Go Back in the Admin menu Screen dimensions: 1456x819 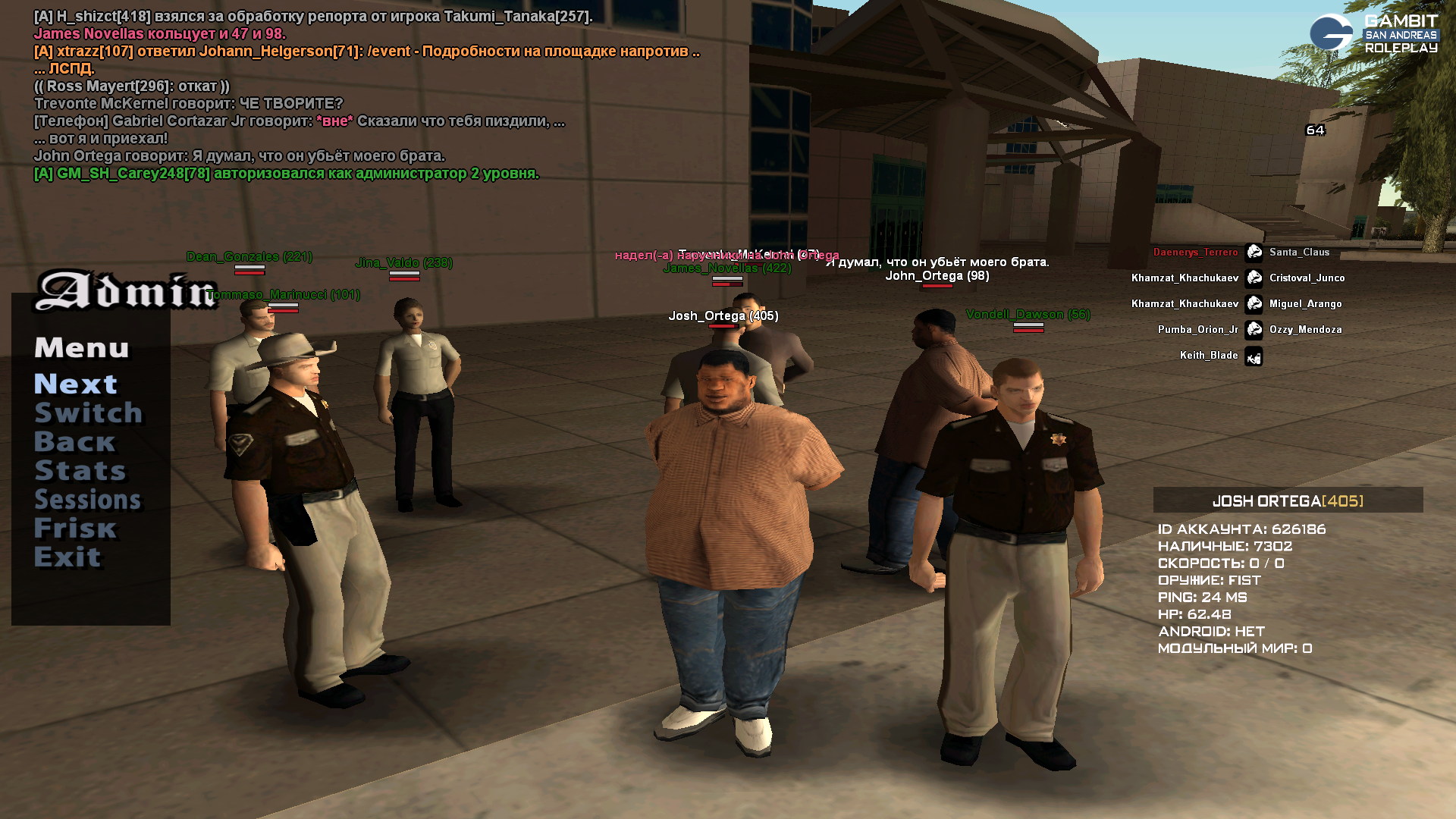pyautogui.click(x=74, y=442)
